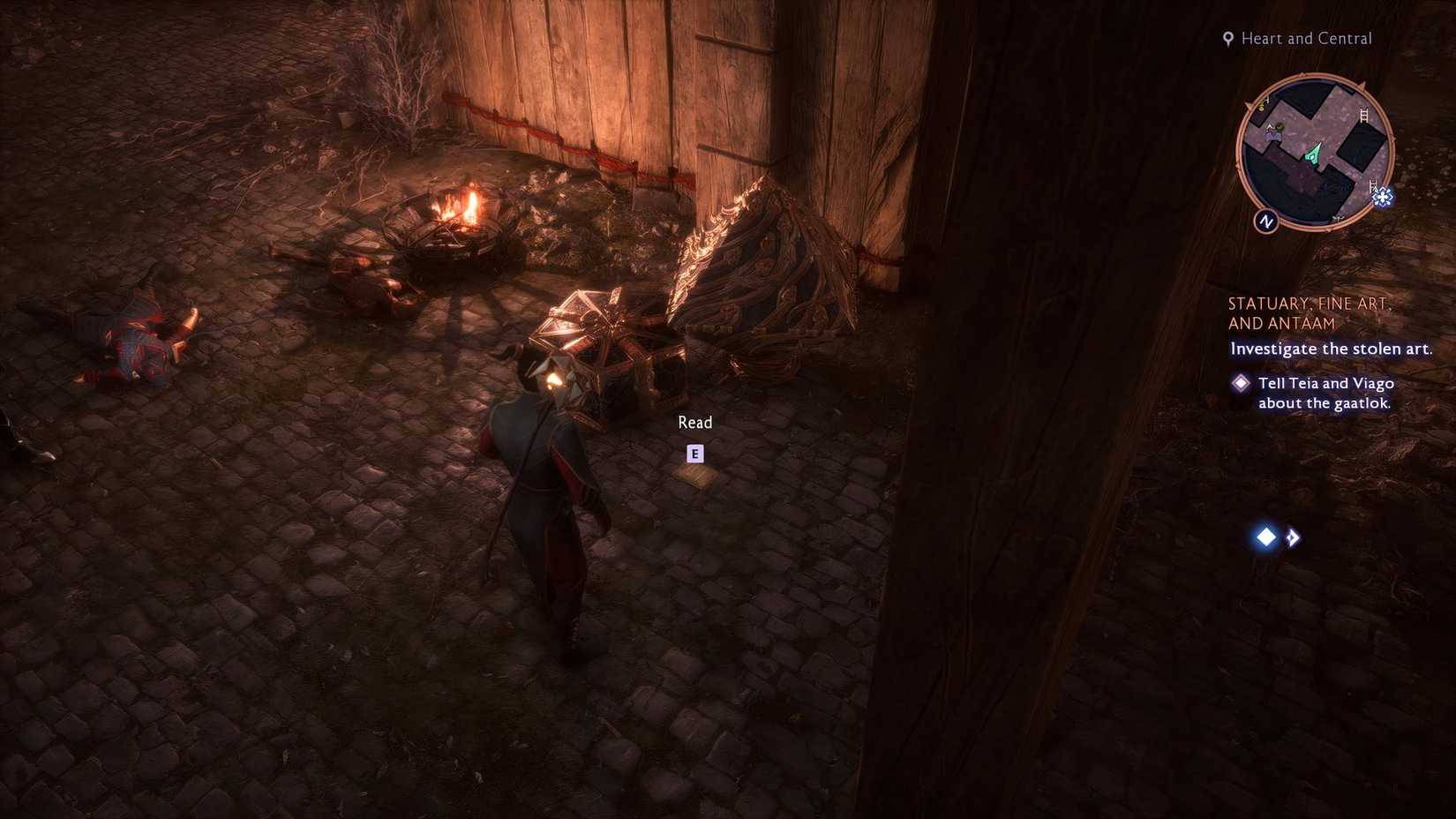Select the diamond quest objective marker icon
Image resolution: width=1456 pixels, height=819 pixels.
click(x=1241, y=382)
